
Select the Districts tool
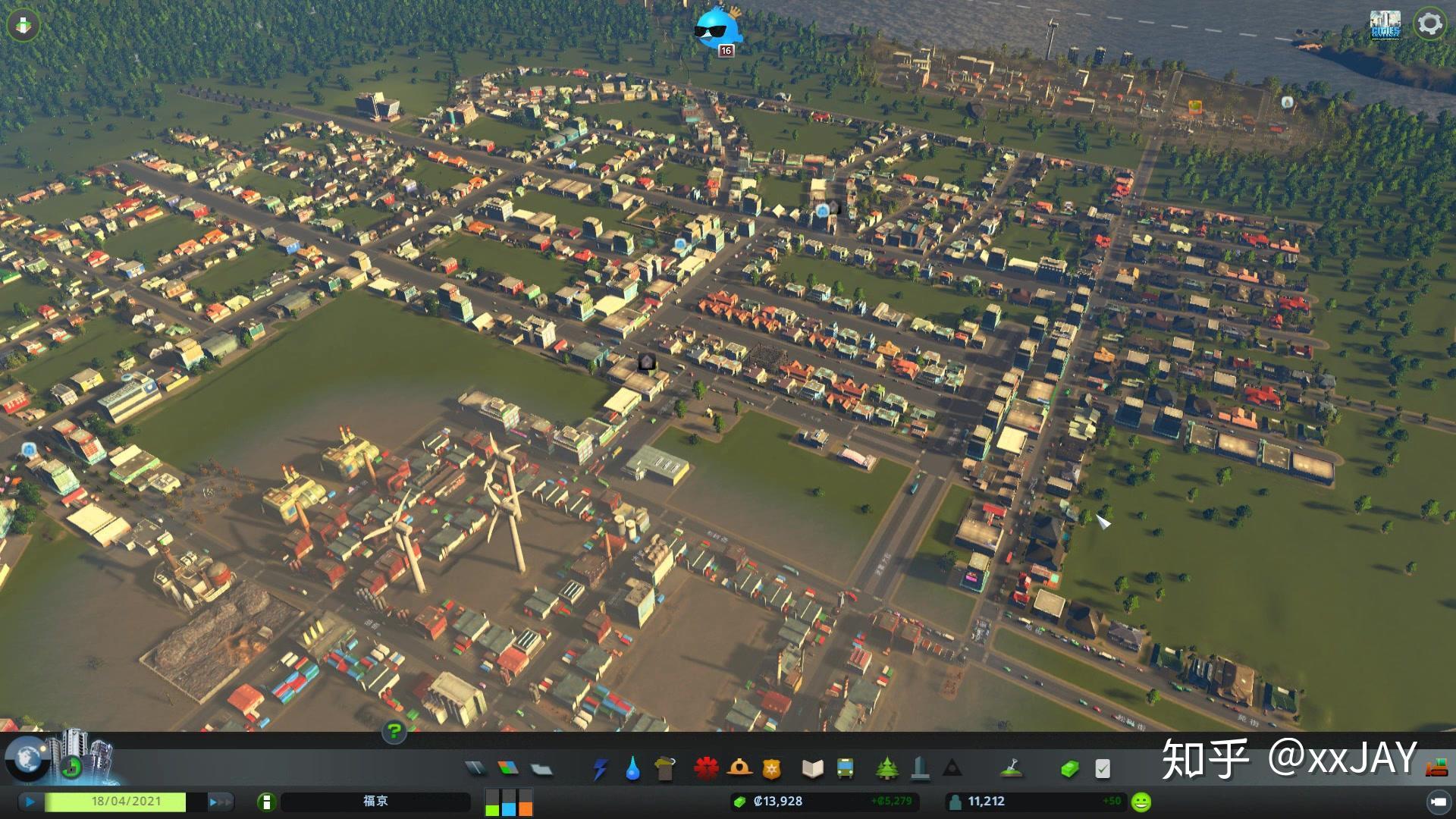pyautogui.click(x=541, y=770)
